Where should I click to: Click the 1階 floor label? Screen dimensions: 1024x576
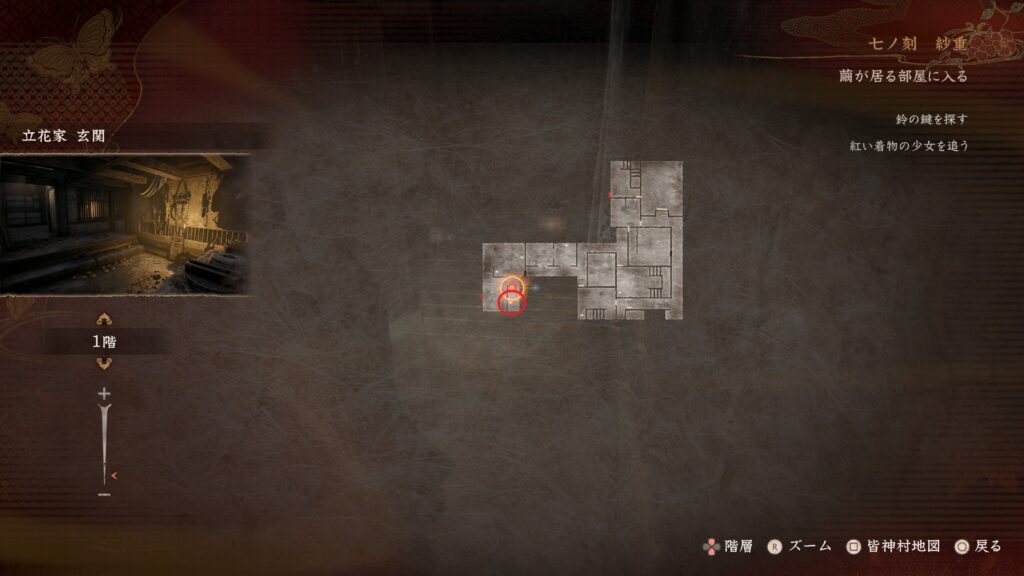pyautogui.click(x=104, y=342)
